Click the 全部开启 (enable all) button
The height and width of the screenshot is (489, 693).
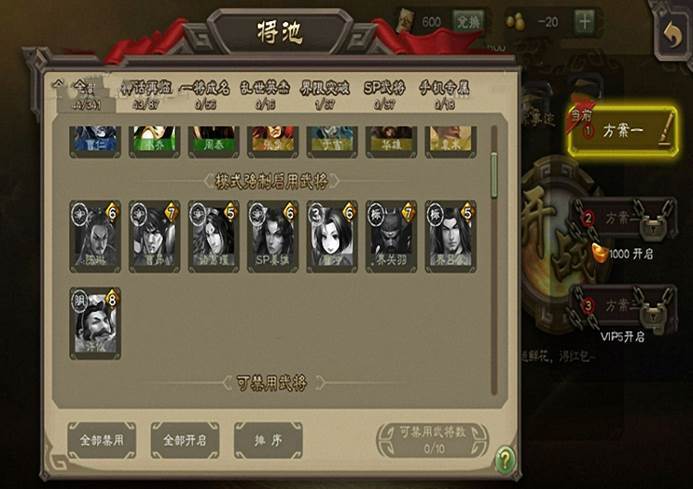[185, 438]
